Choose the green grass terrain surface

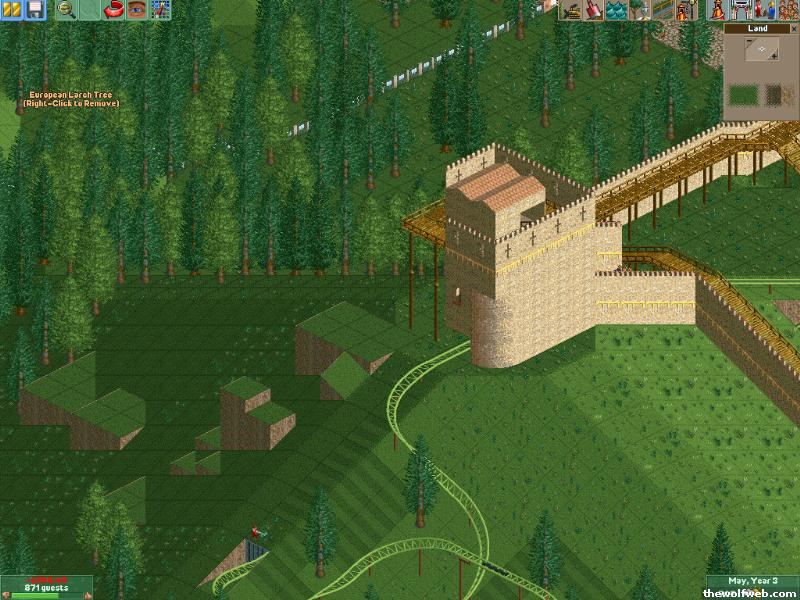(743, 96)
